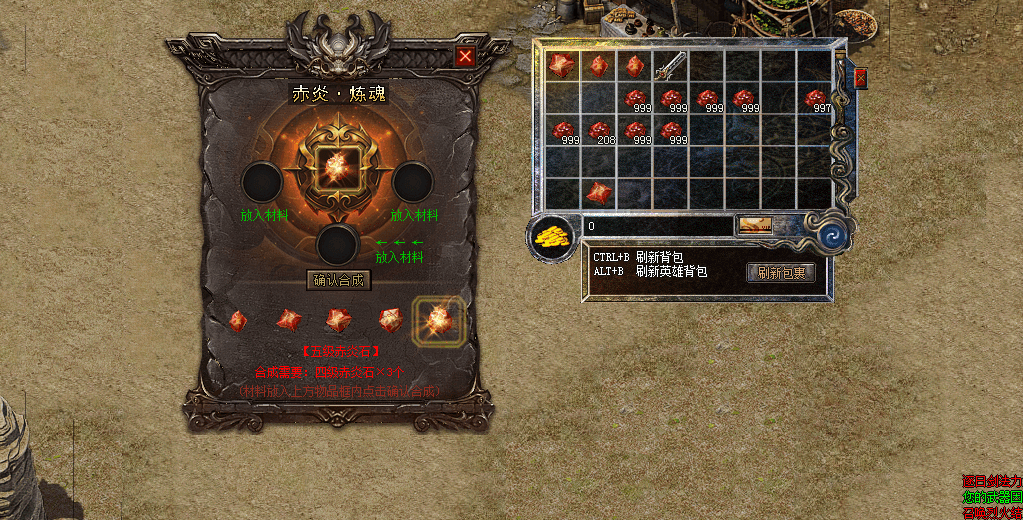This screenshot has width=1023, height=520.
Task: Pick the red ore stack showing 208
Action: tap(599, 131)
